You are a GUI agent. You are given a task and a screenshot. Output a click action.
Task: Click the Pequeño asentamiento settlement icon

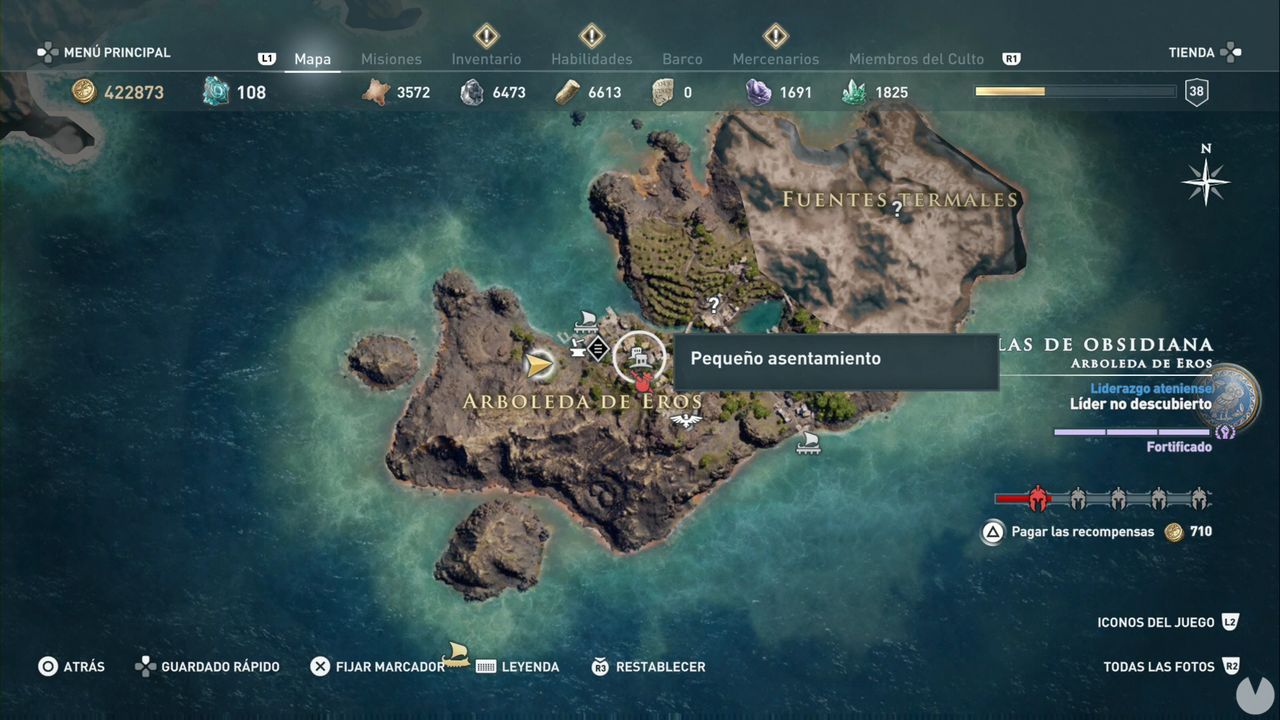pos(640,356)
